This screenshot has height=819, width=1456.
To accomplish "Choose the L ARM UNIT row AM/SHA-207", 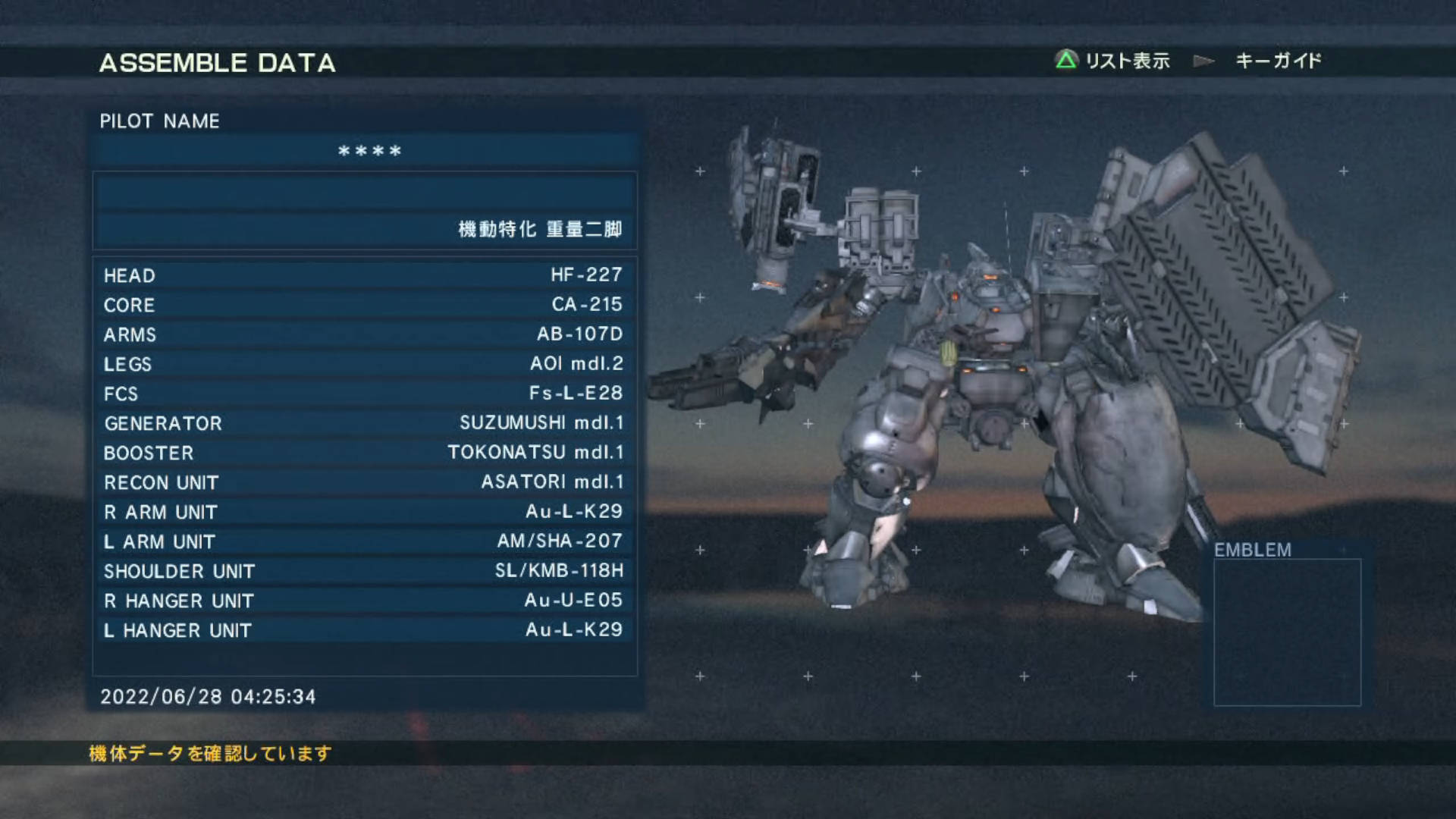I will [364, 541].
